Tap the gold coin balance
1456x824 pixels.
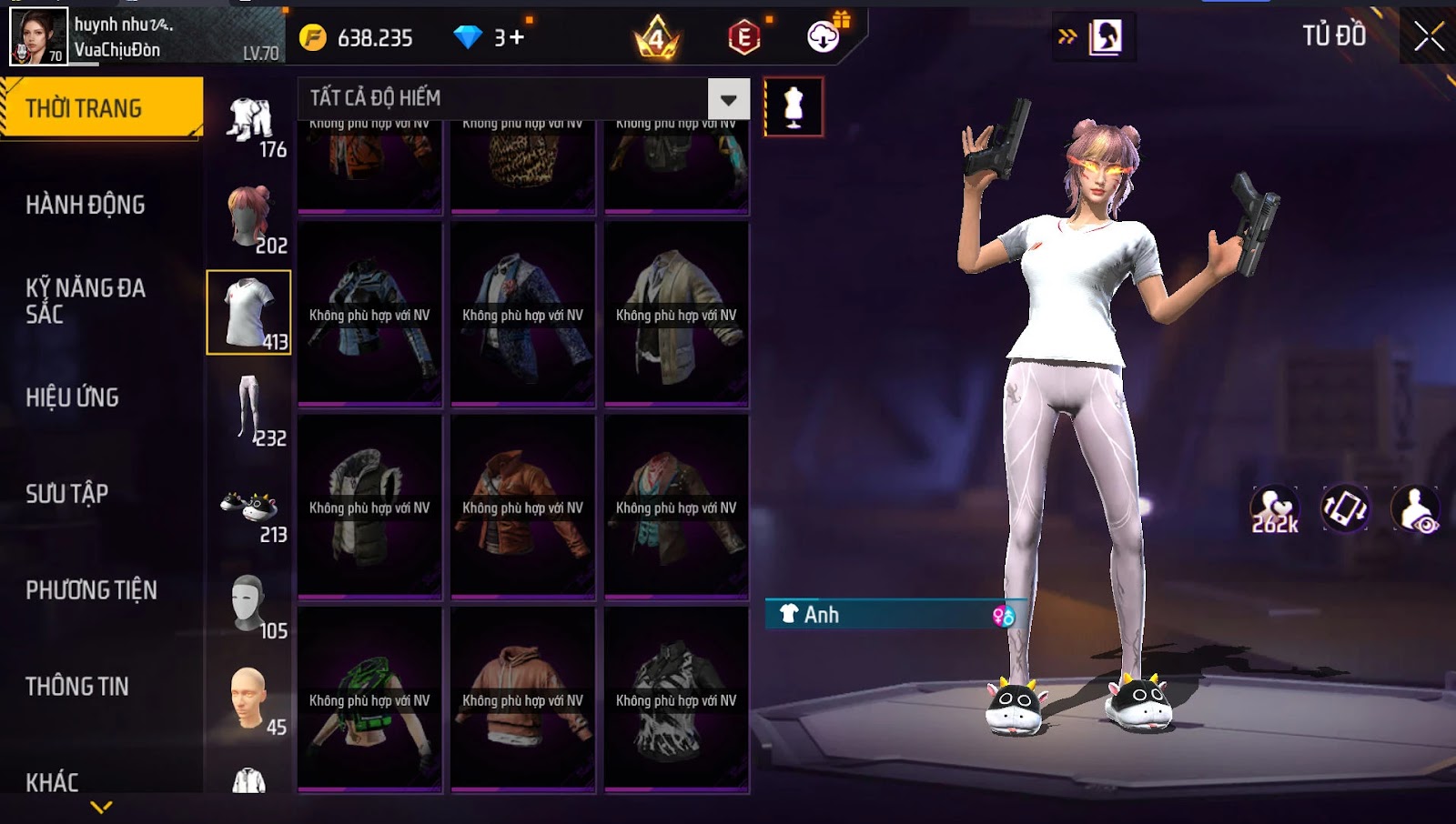361,37
